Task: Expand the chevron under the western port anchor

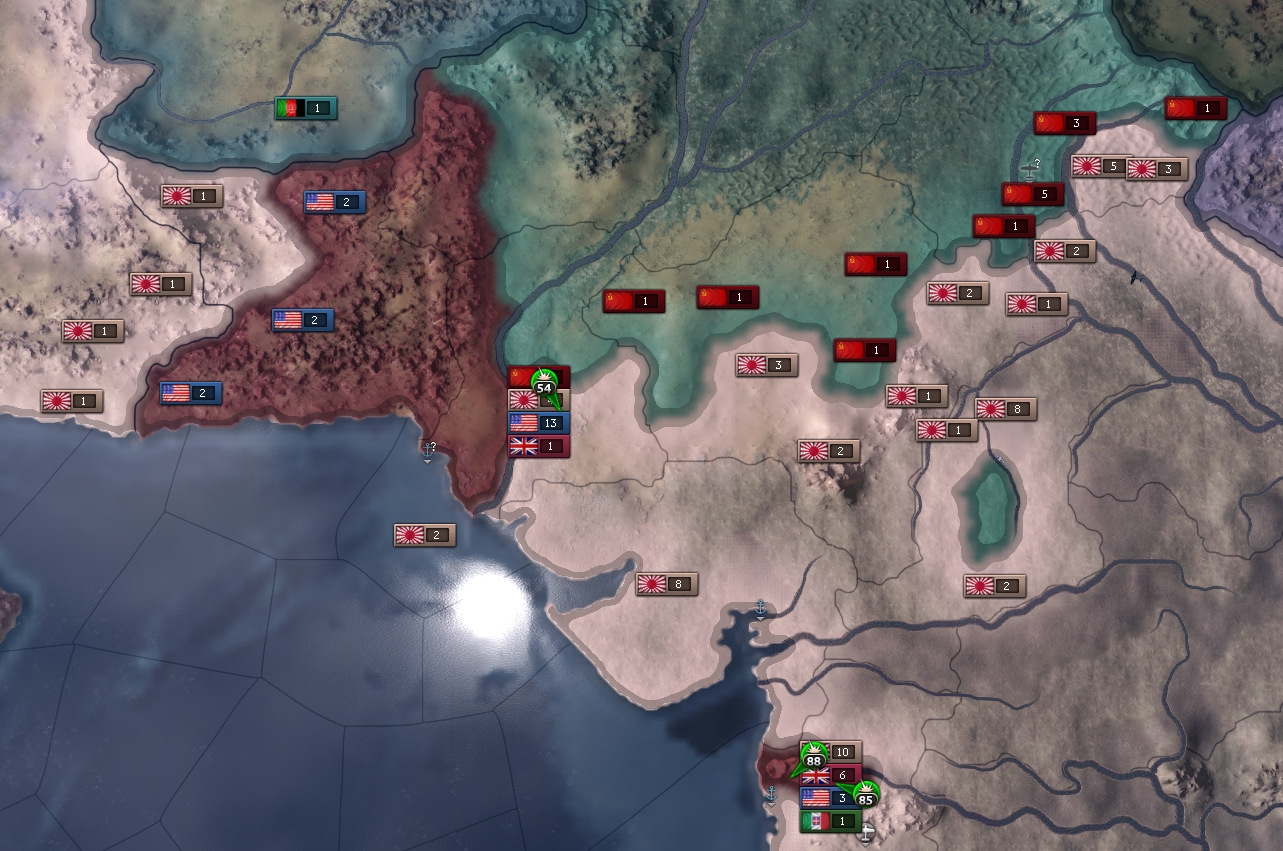Action: (x=427, y=461)
